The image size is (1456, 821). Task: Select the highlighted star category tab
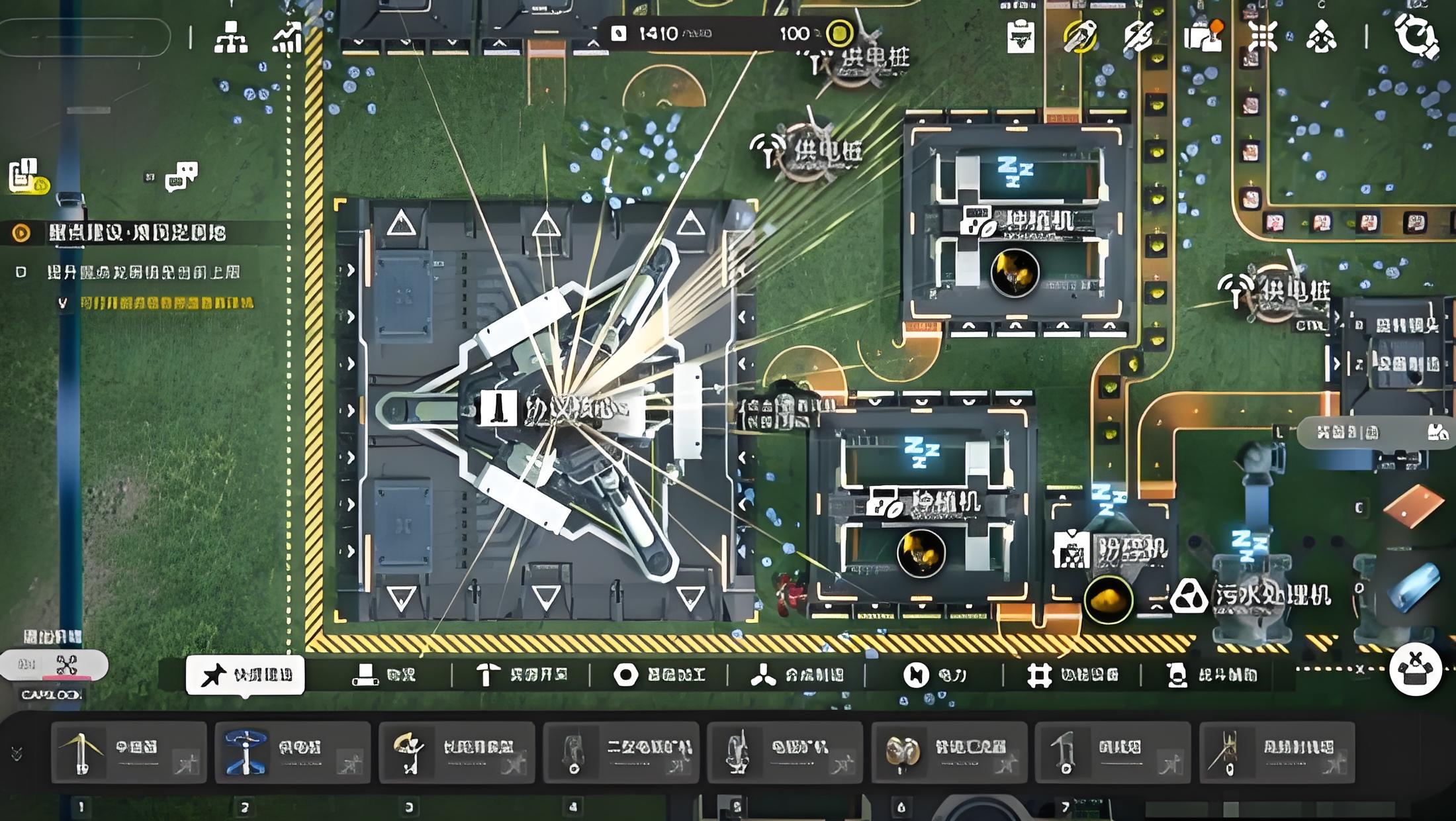245,675
